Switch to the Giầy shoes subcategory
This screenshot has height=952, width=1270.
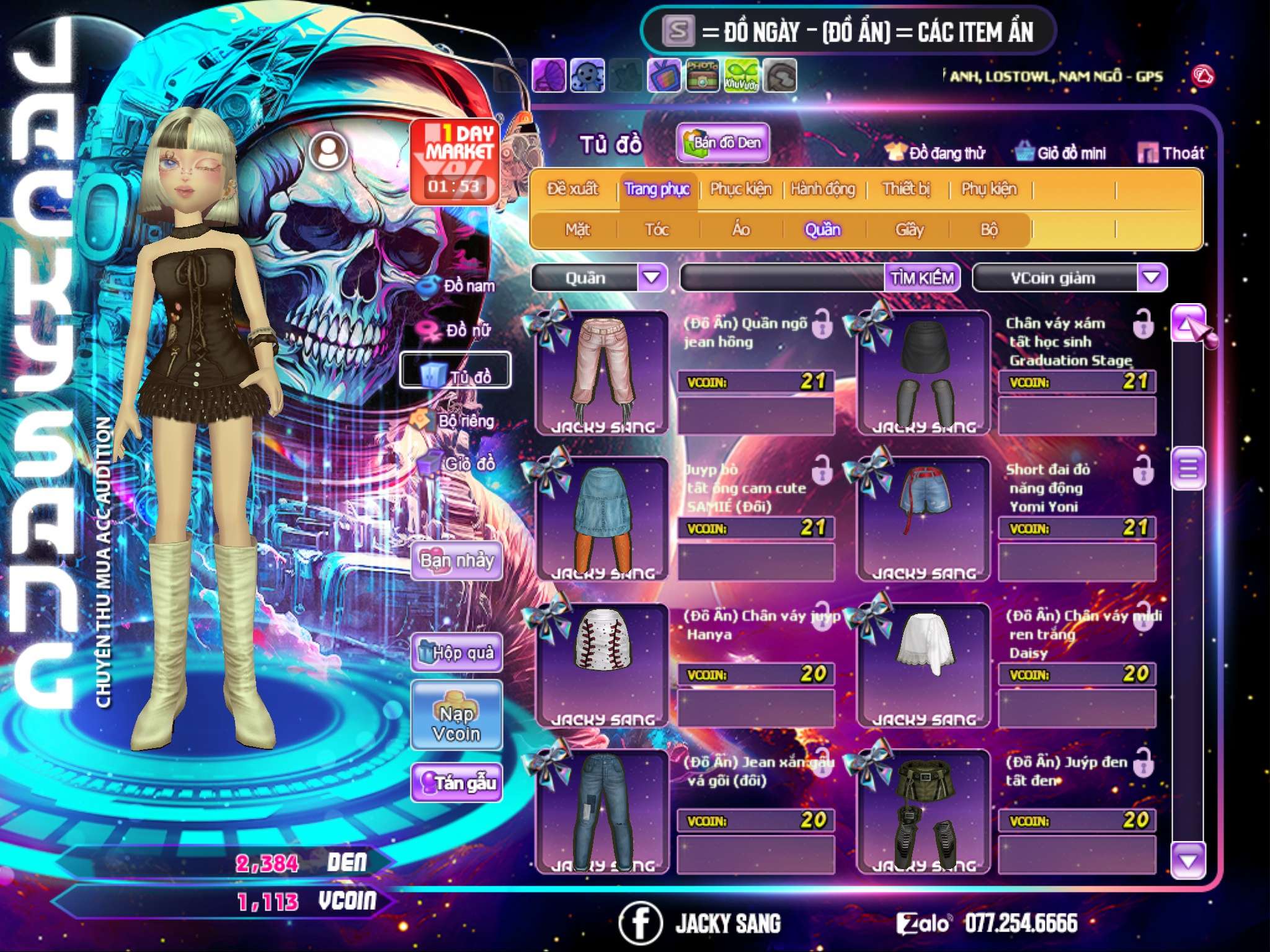coord(909,230)
